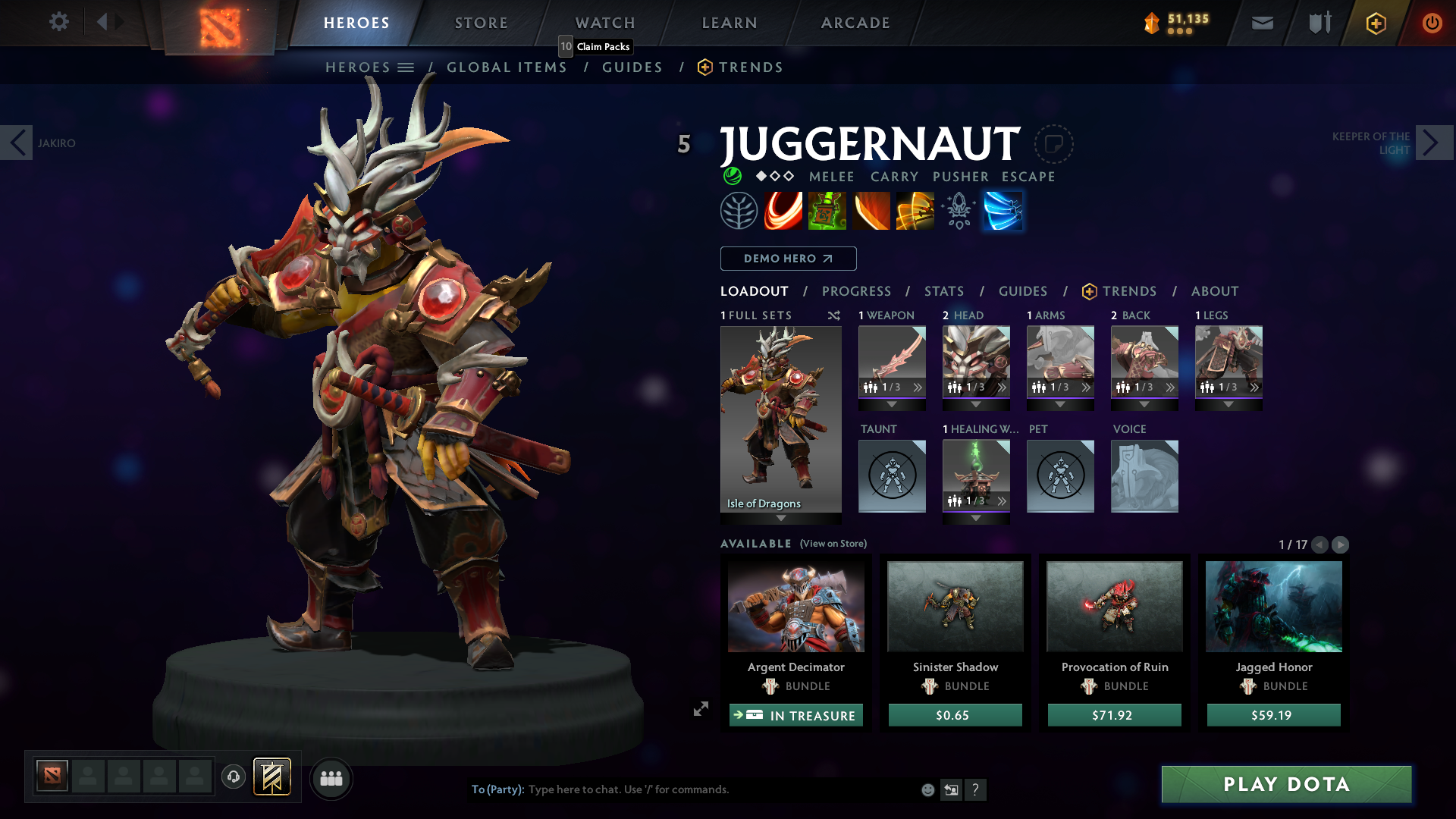Launch the Demo Hero mode

click(x=788, y=259)
